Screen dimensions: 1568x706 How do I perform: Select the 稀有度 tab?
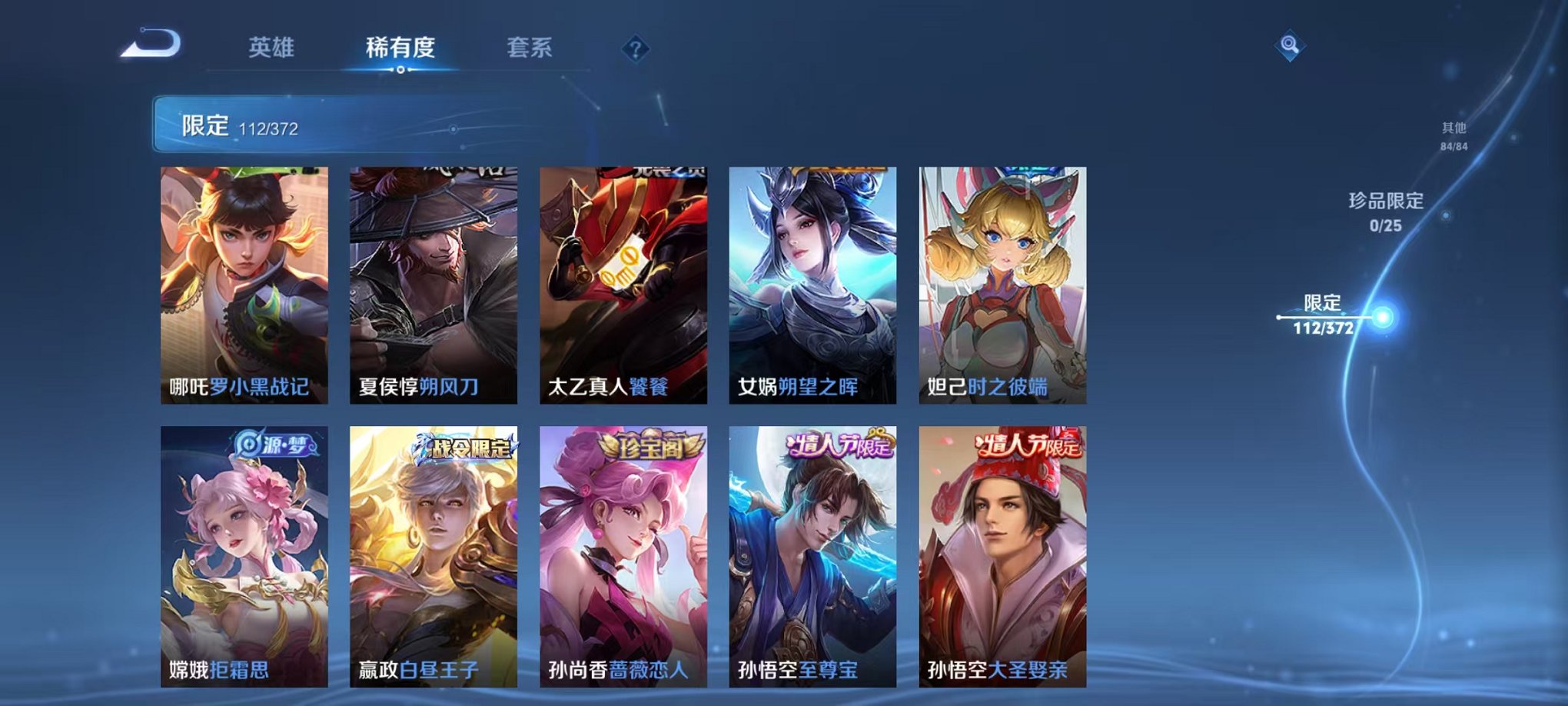[x=401, y=46]
